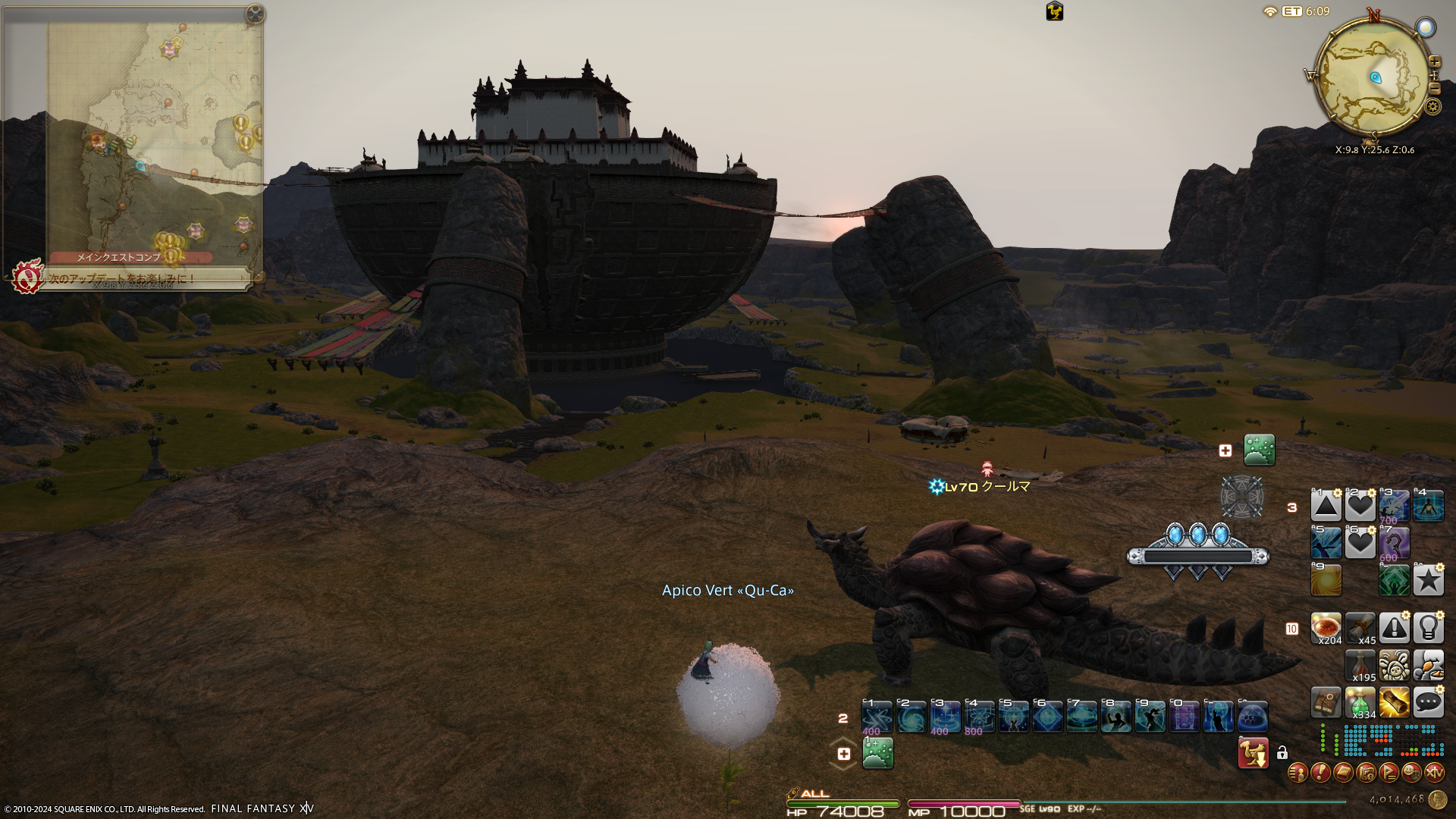
Task: Open the speech bubble chat macro
Action: coord(1428,702)
